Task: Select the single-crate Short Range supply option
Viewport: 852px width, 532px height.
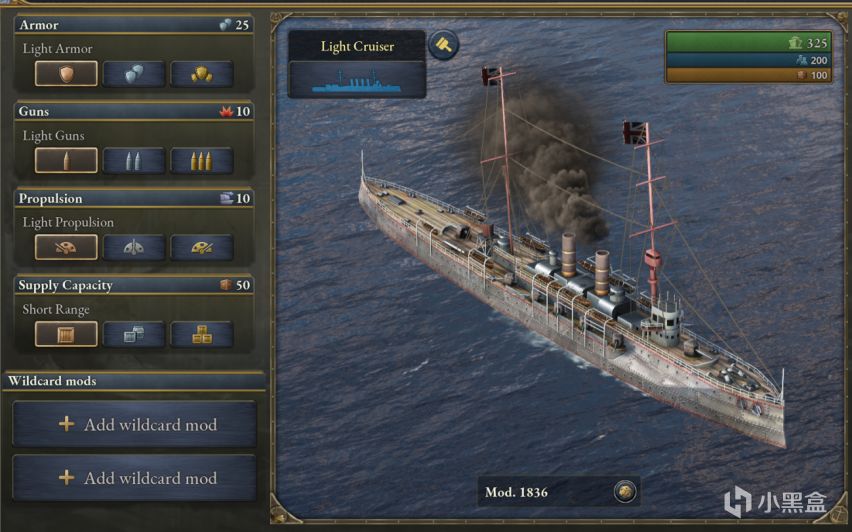Action: pyautogui.click(x=66, y=334)
